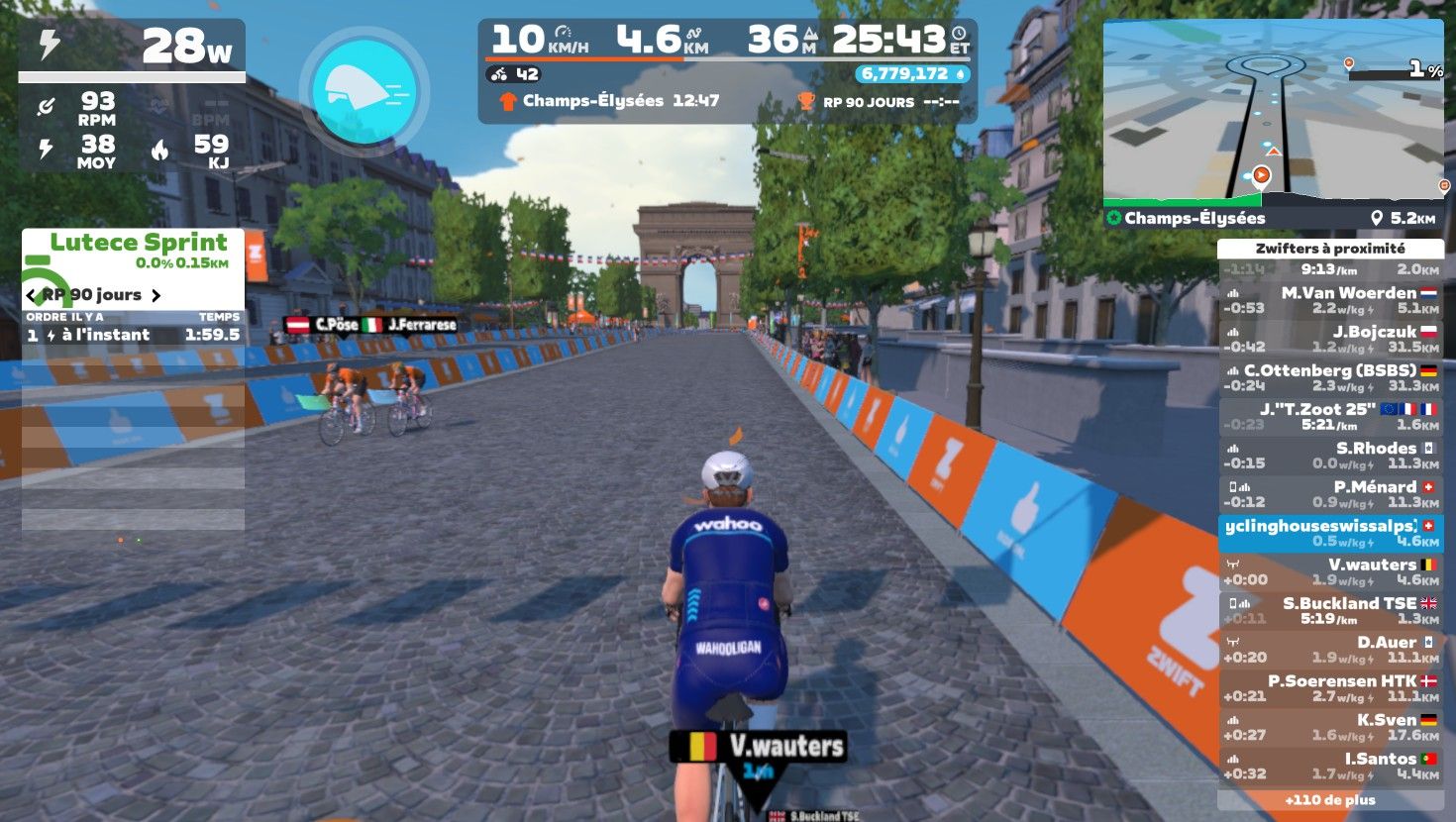Select J.Bojczuk in the riders list
The height and width of the screenshot is (822, 1456).
pyautogui.click(x=1330, y=339)
